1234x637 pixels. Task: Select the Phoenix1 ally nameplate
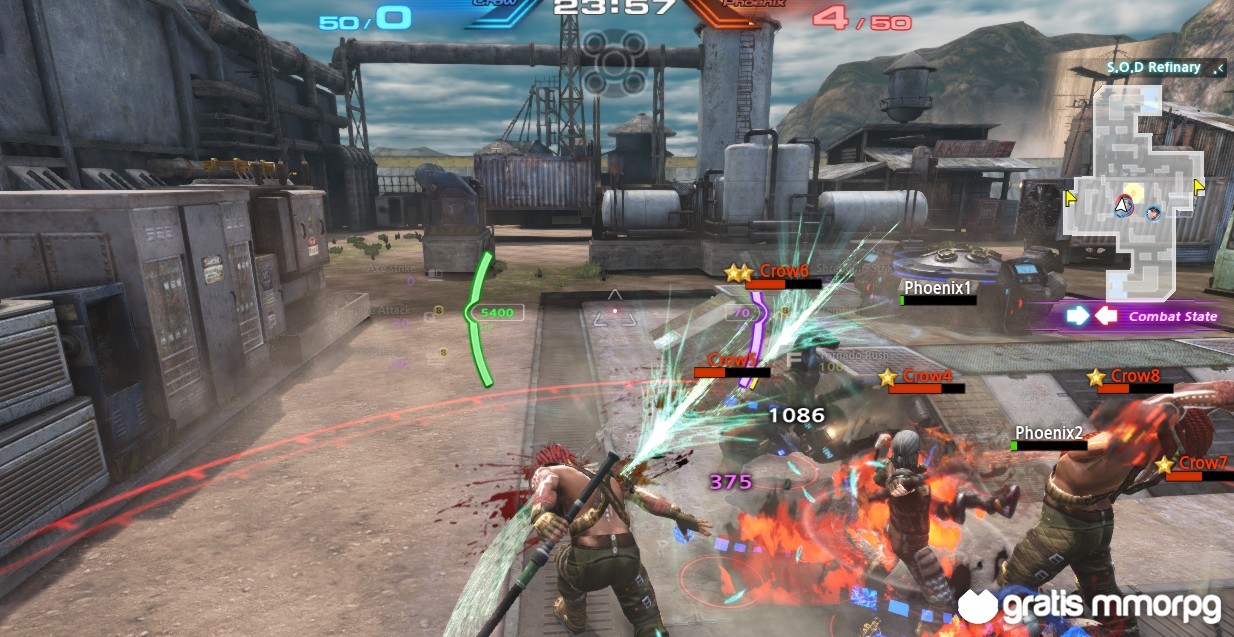point(938,288)
